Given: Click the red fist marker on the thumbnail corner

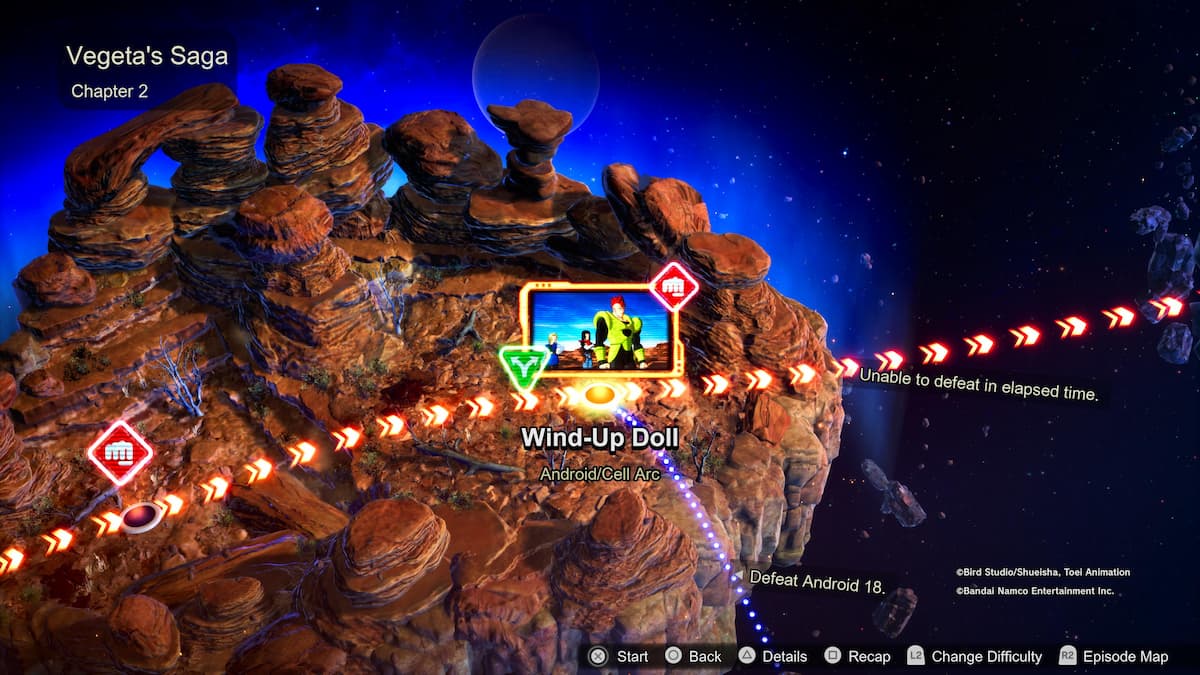Looking at the screenshot, I should tap(674, 287).
